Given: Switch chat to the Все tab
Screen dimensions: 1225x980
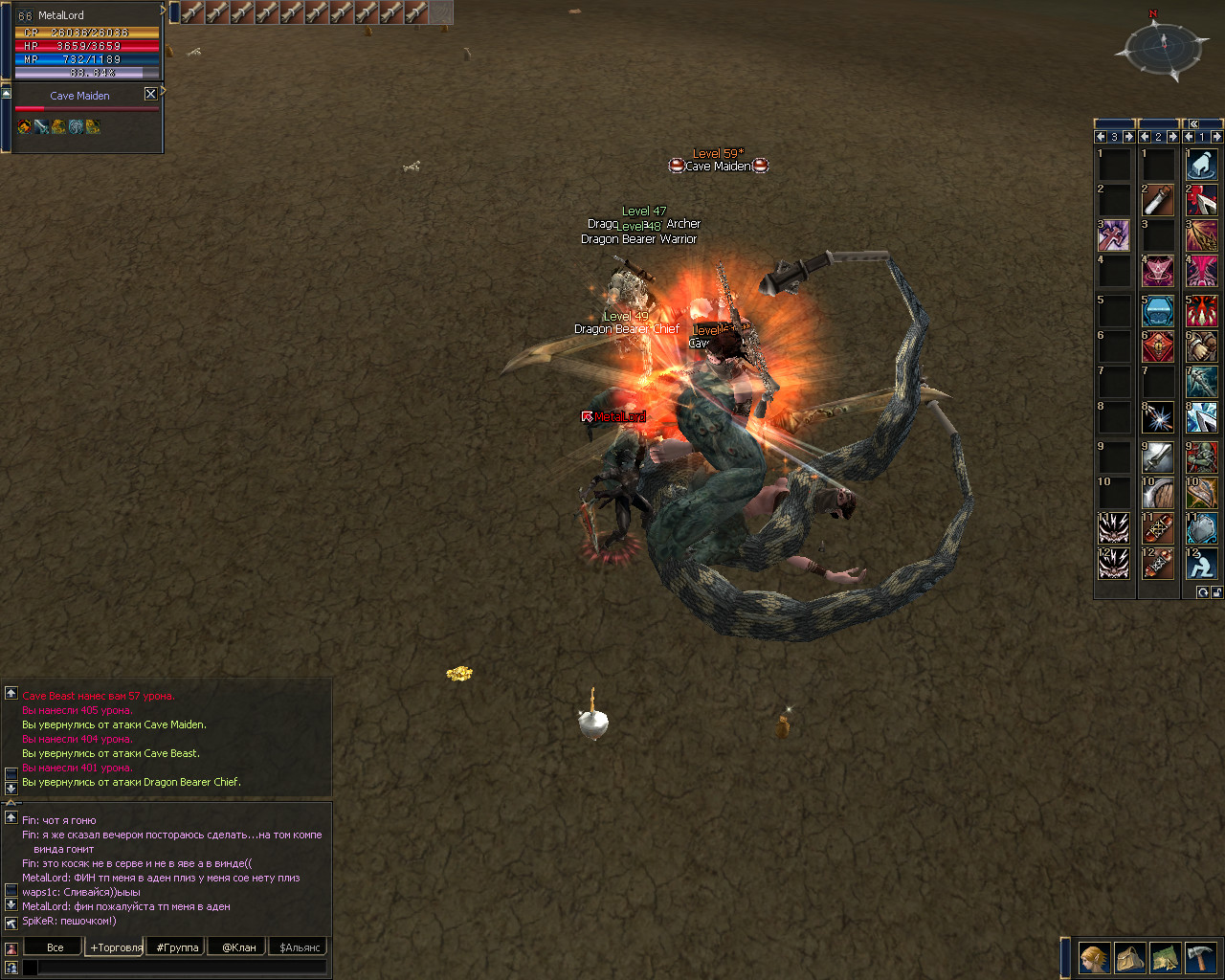Looking at the screenshot, I should pos(55,947).
